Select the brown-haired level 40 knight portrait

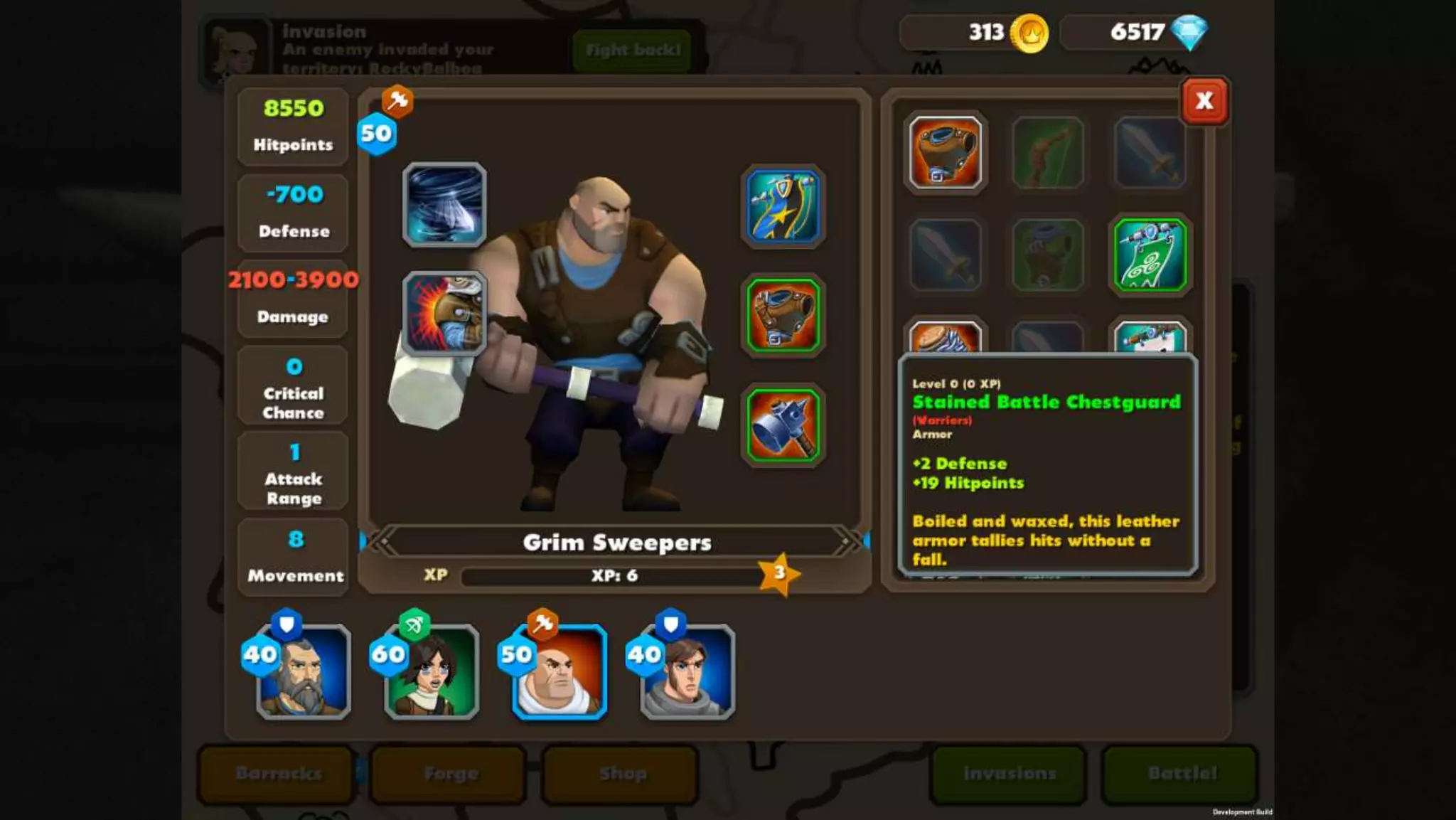(x=687, y=671)
